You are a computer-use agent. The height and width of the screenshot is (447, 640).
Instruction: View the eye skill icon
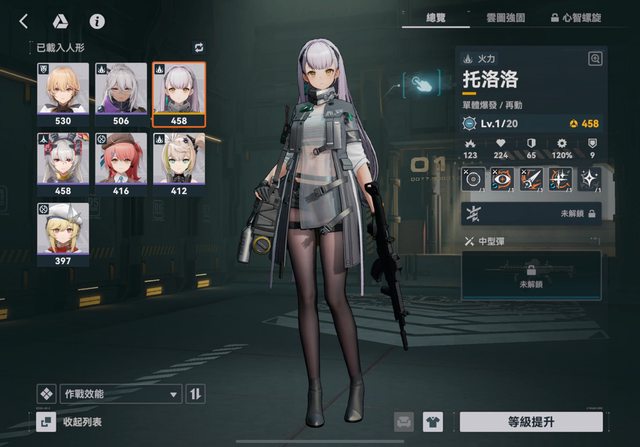tap(503, 179)
